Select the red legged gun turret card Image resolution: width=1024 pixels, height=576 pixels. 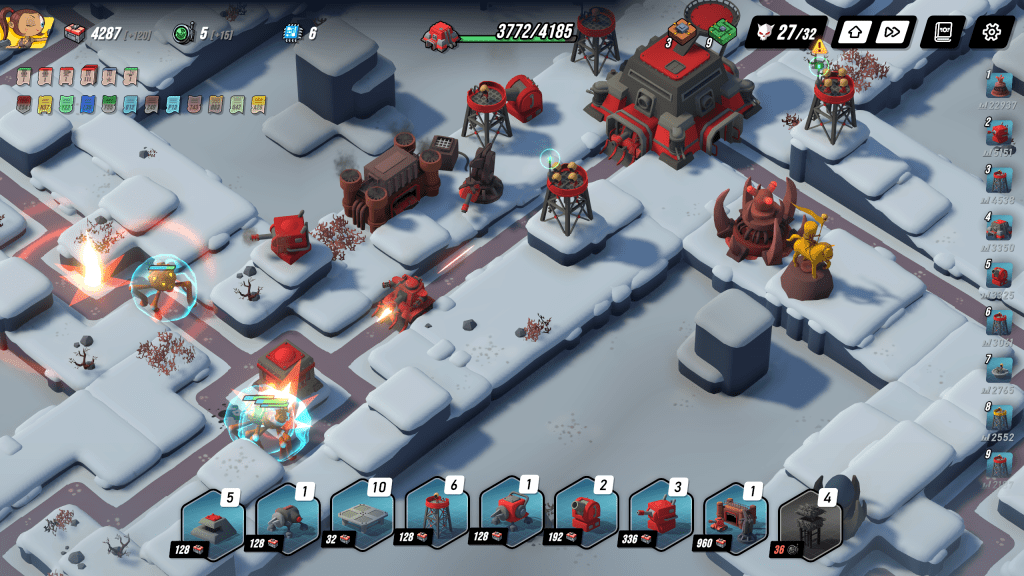(512, 518)
